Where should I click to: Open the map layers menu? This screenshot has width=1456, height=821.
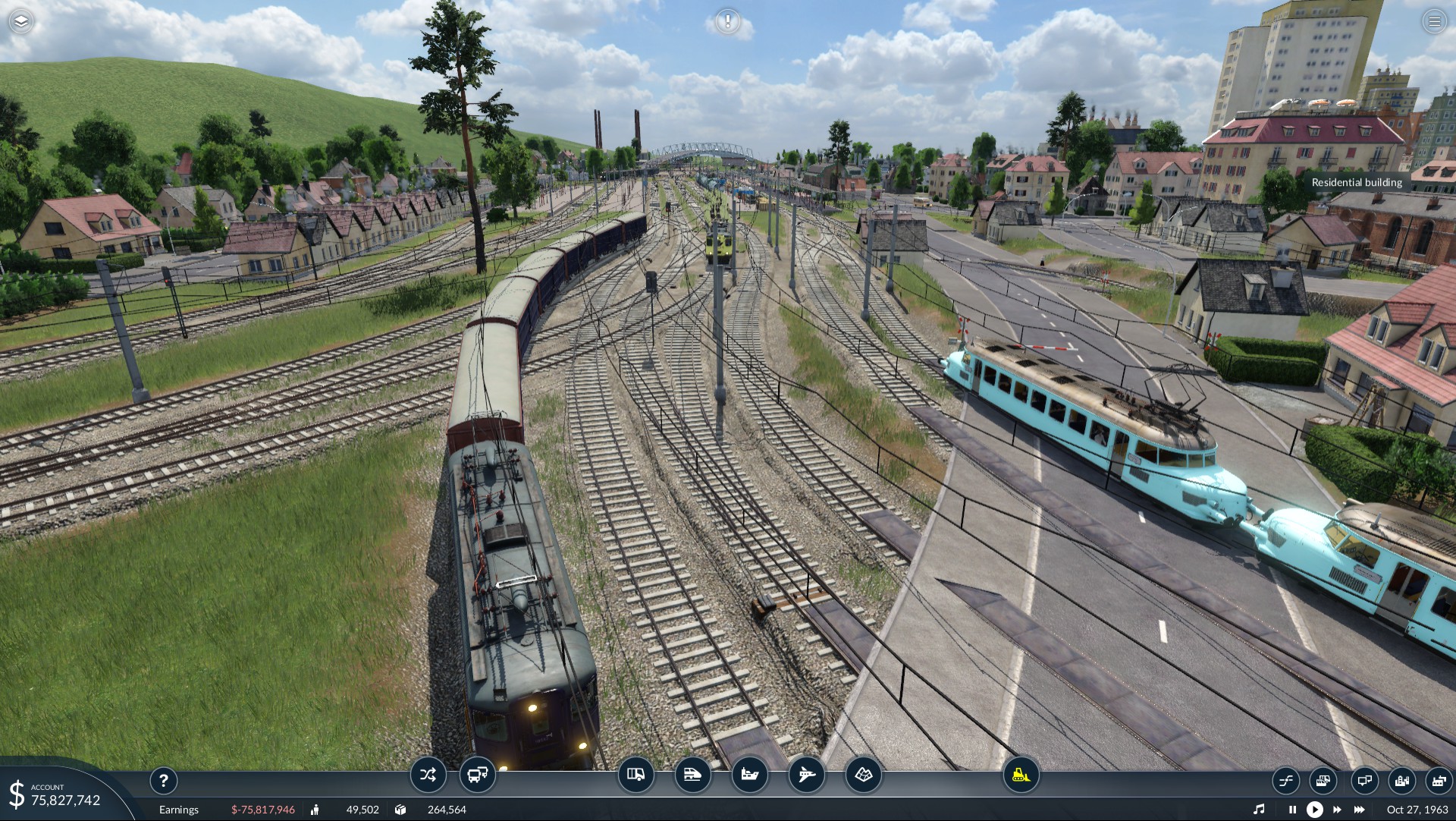[x=21, y=21]
